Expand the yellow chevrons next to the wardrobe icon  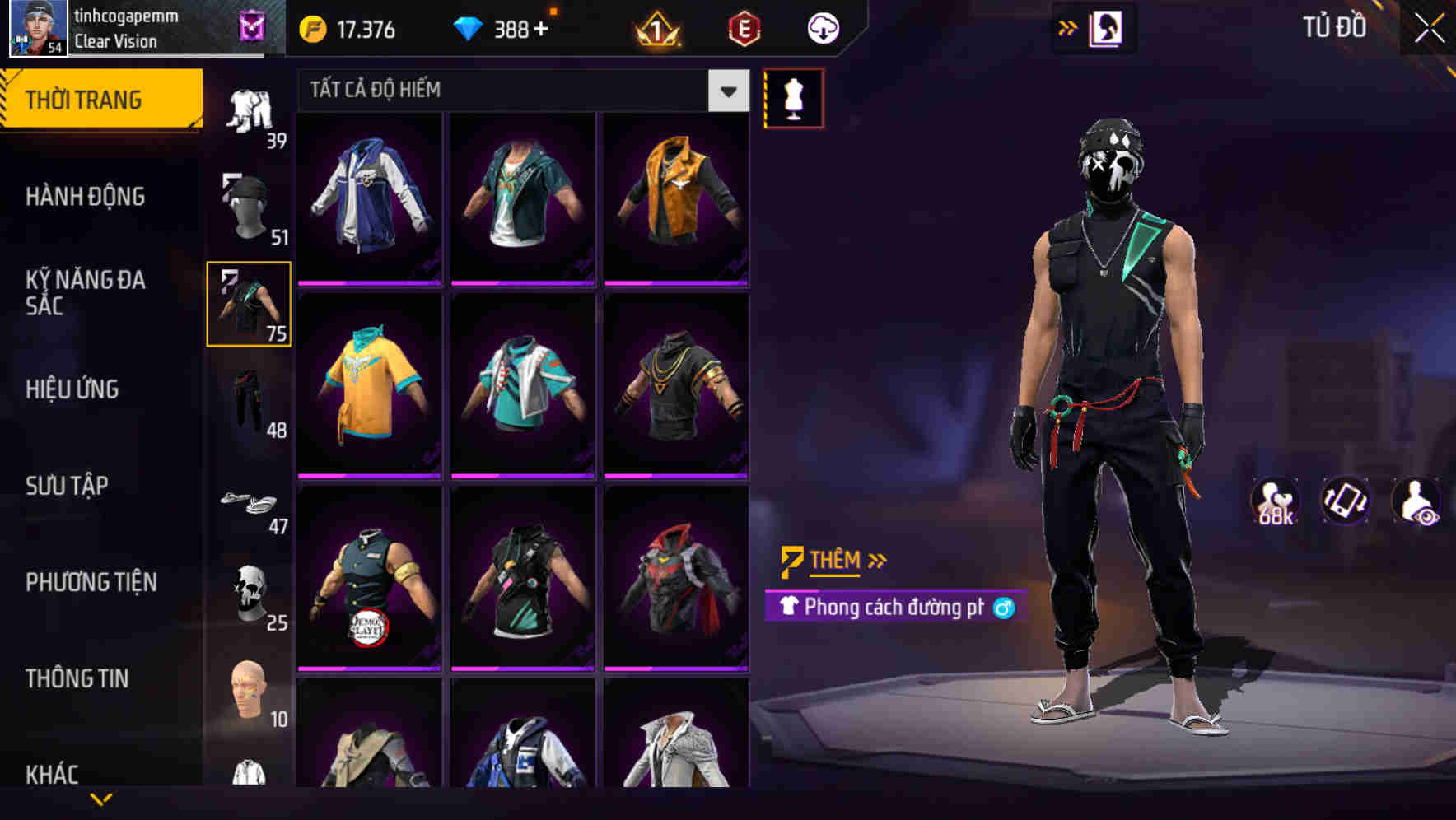click(x=1065, y=27)
